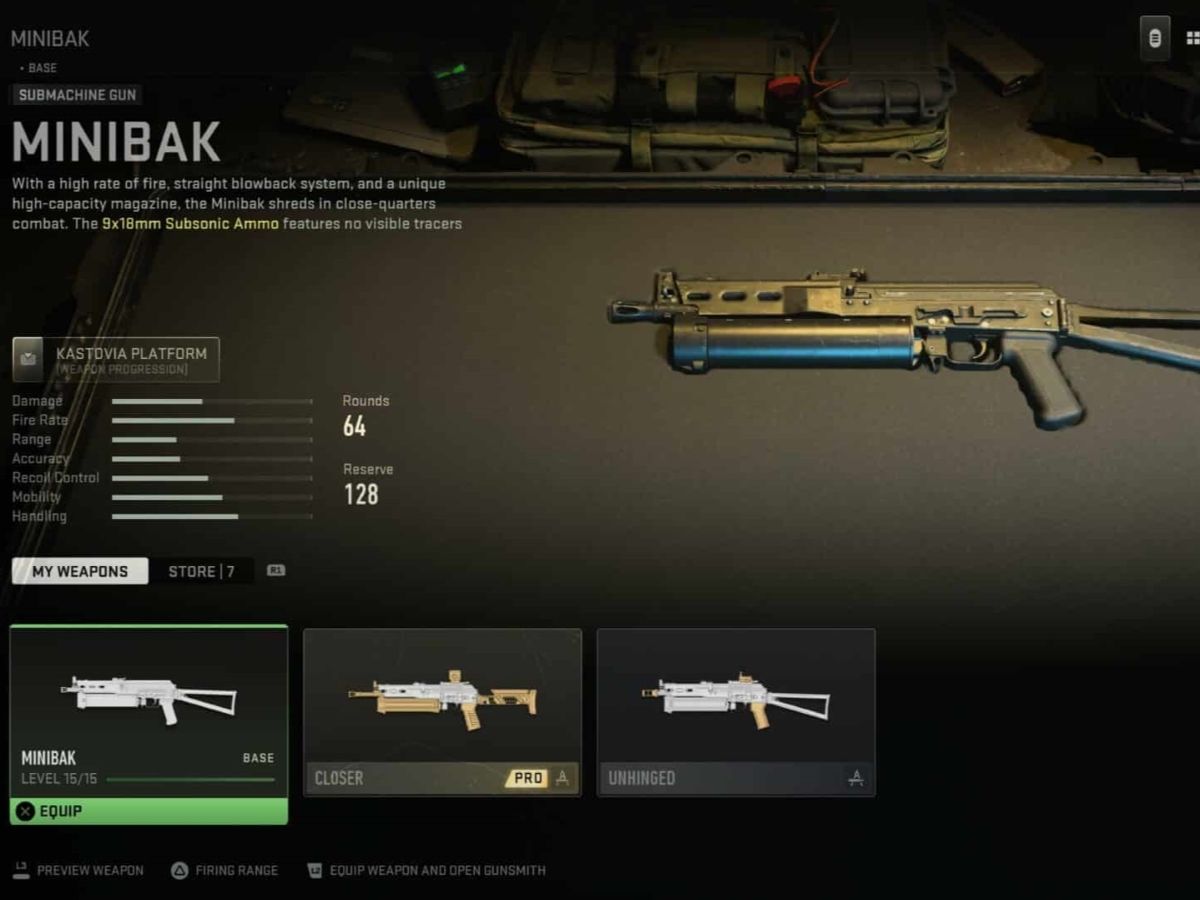Choose Equip Weapon and Open Gunsmith
The height and width of the screenshot is (900, 1200).
tap(426, 870)
